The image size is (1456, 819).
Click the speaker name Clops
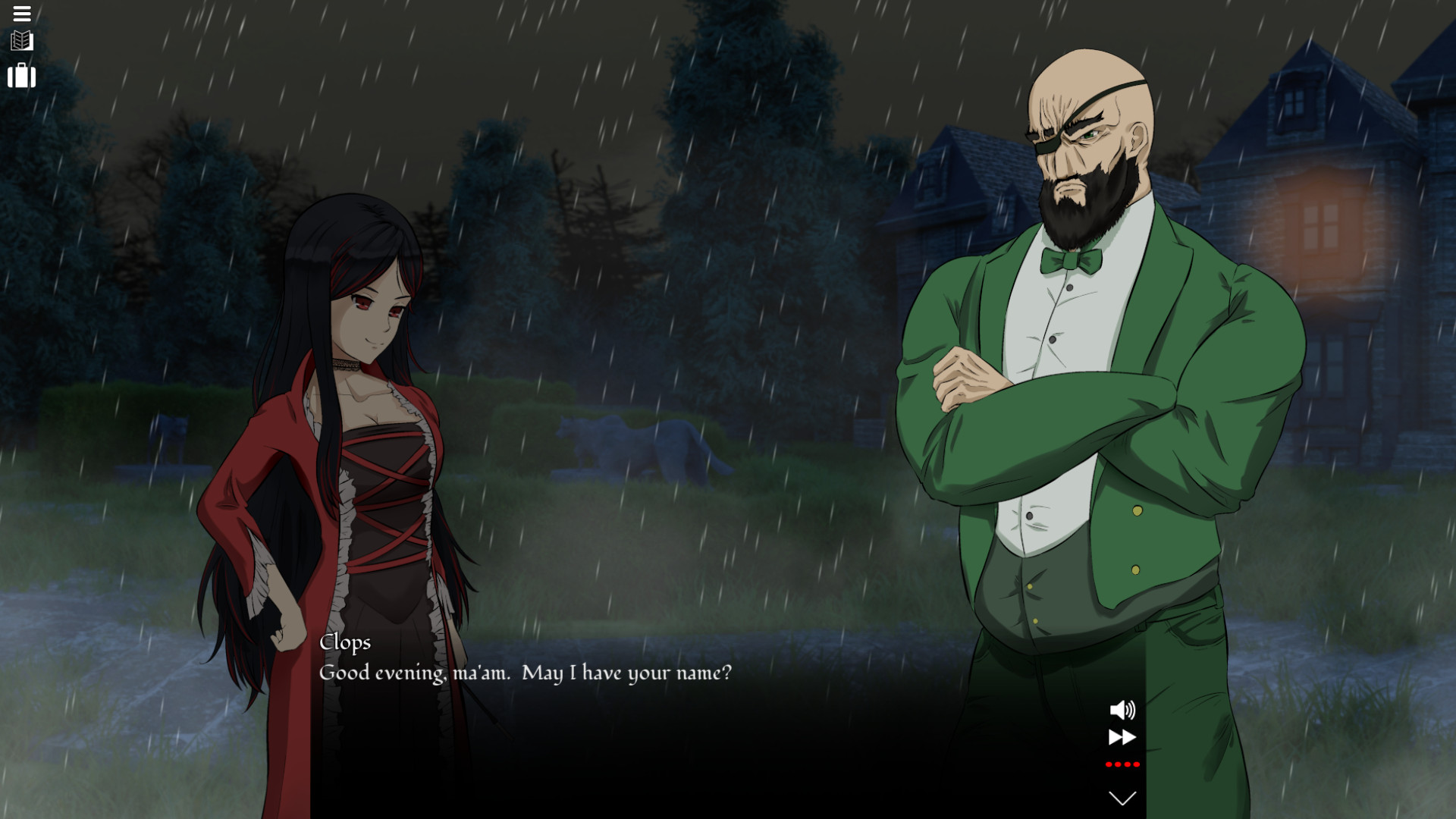tap(345, 642)
